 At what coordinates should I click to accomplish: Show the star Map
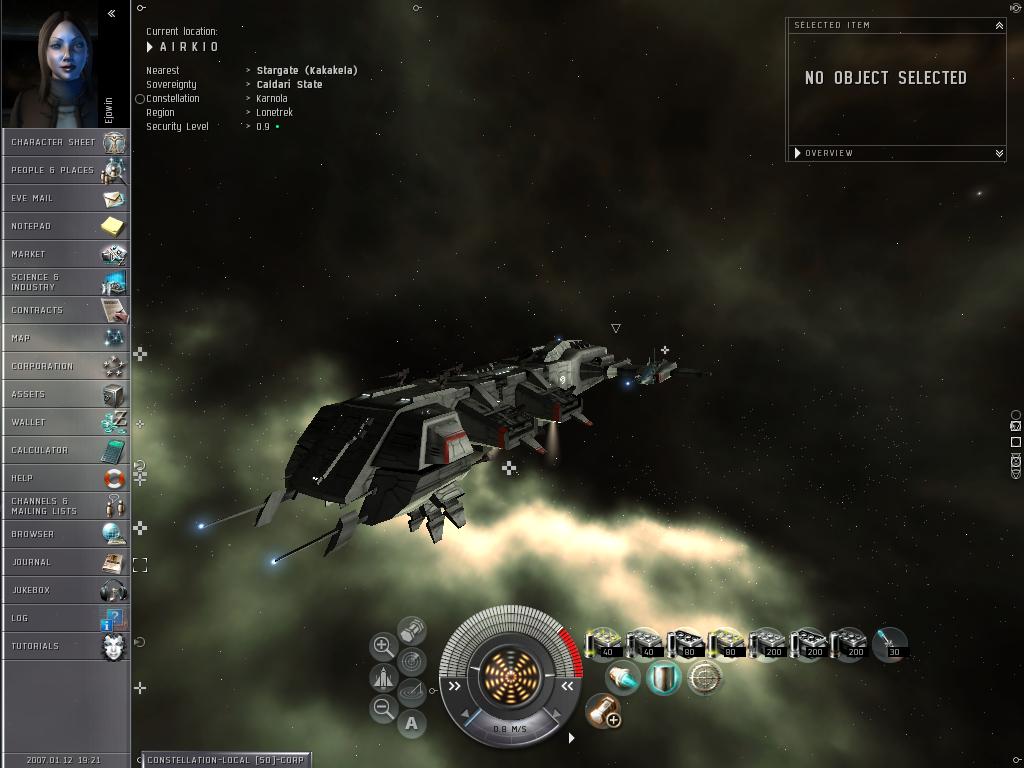[65, 338]
